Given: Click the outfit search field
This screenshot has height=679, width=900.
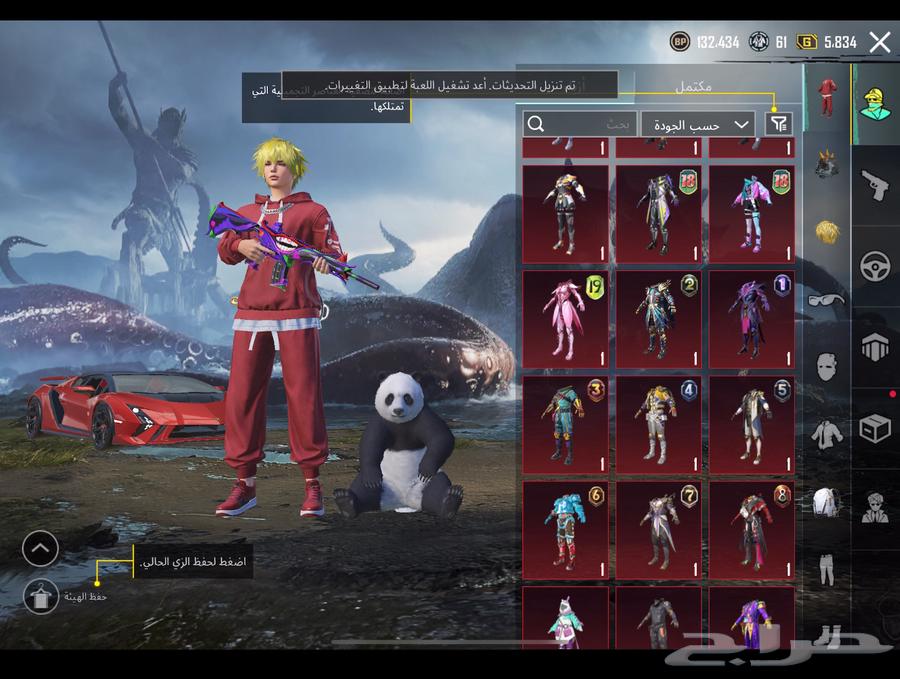Looking at the screenshot, I should (580, 124).
